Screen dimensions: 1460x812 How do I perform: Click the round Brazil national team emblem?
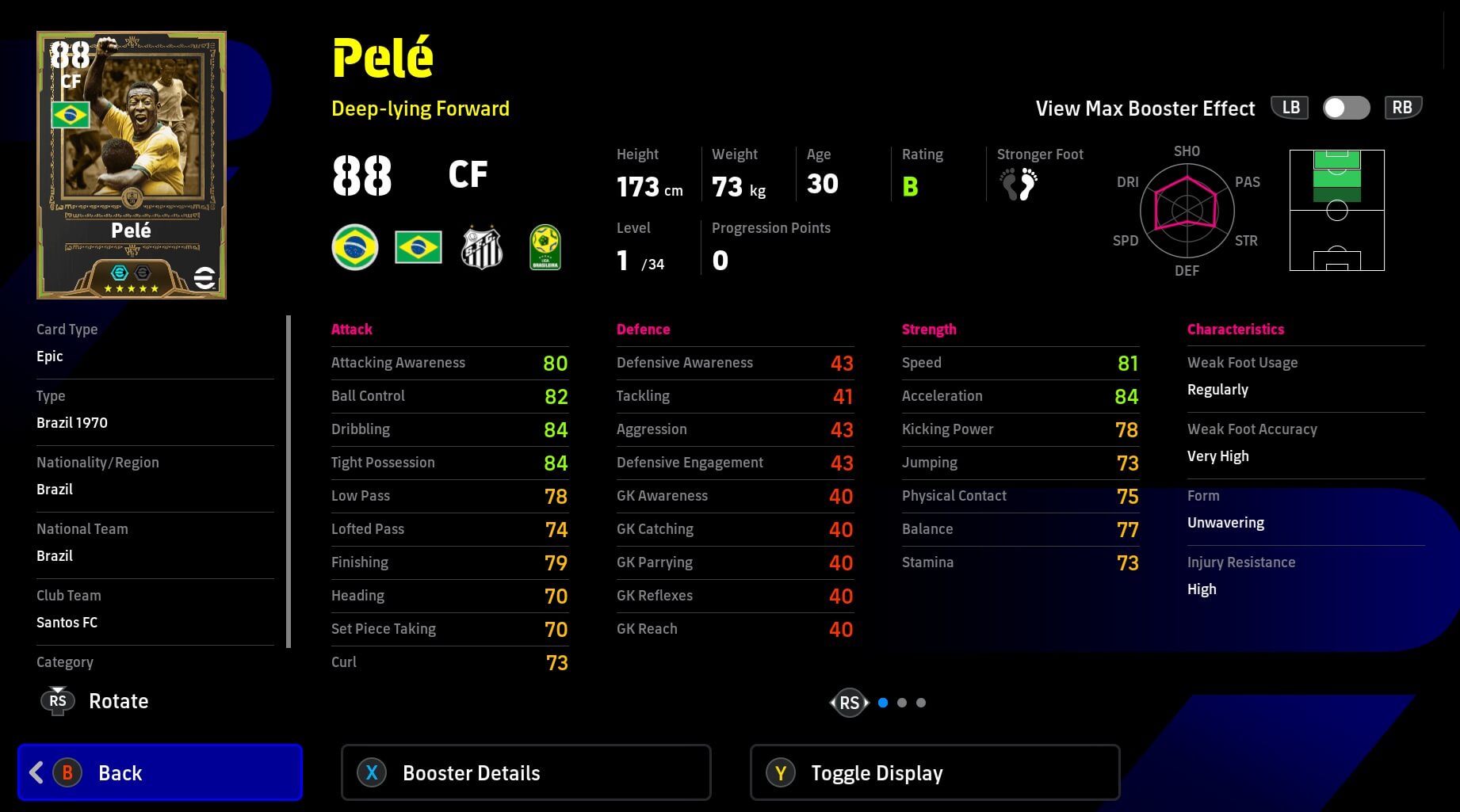point(355,248)
